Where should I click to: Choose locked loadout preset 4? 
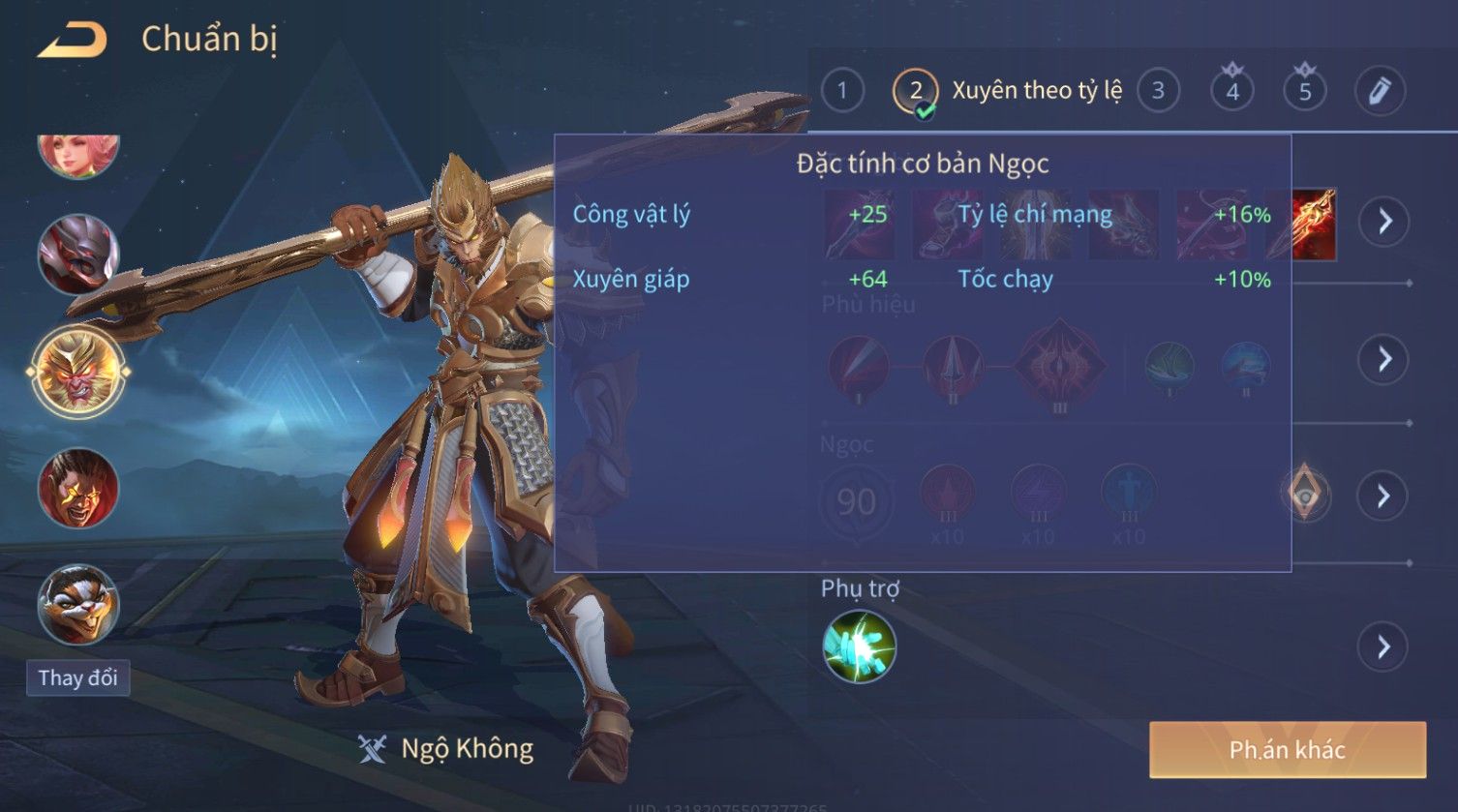pos(1232,91)
